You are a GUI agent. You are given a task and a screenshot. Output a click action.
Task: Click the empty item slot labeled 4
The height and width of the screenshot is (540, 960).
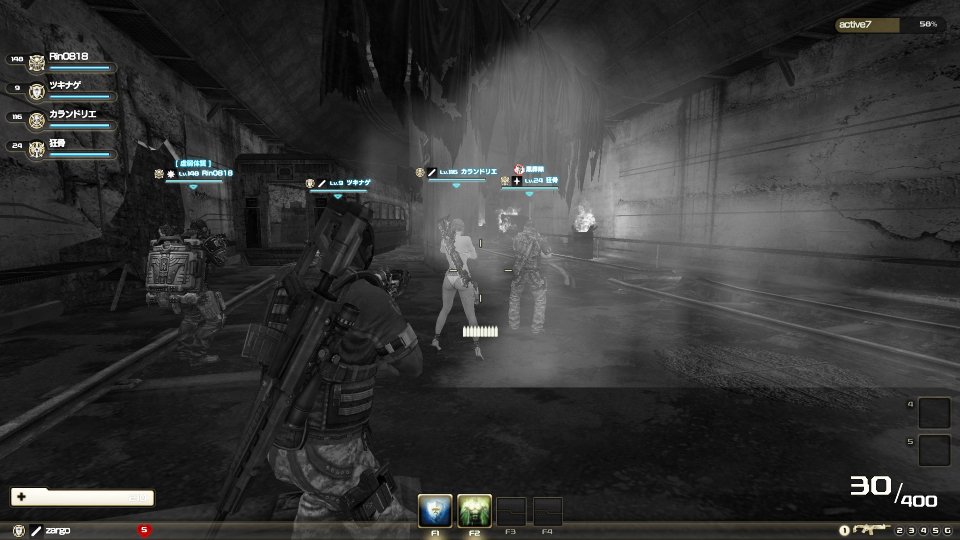[934, 412]
